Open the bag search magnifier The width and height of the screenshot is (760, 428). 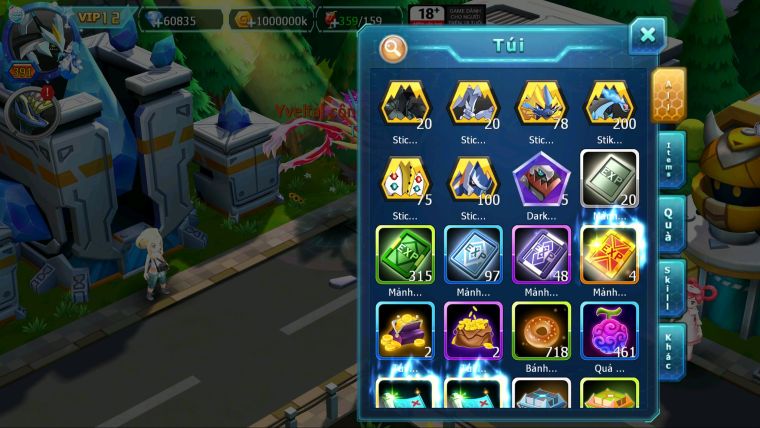(394, 48)
